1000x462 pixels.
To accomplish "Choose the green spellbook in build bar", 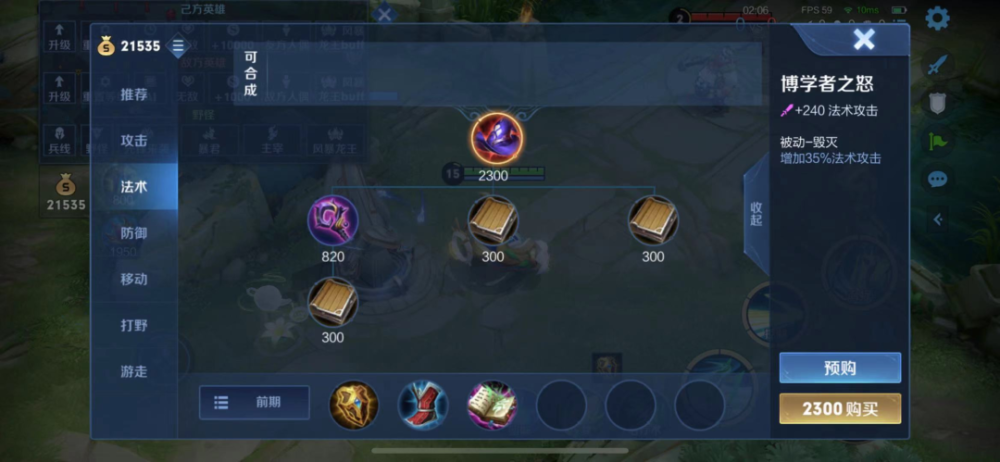I will [492, 404].
